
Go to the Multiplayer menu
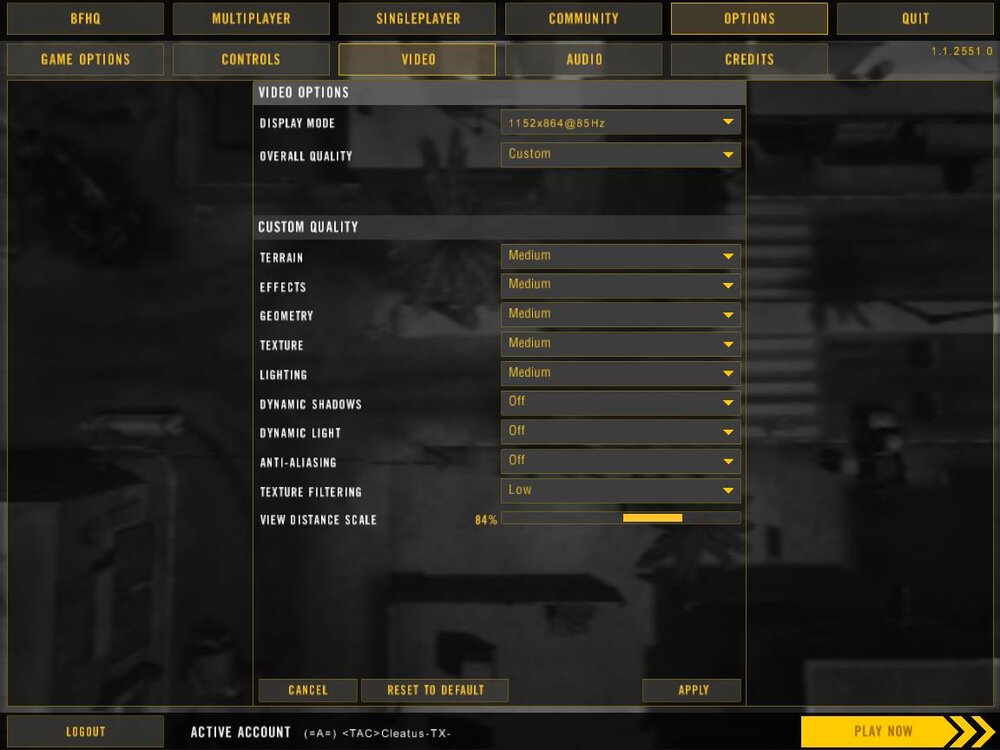[251, 18]
